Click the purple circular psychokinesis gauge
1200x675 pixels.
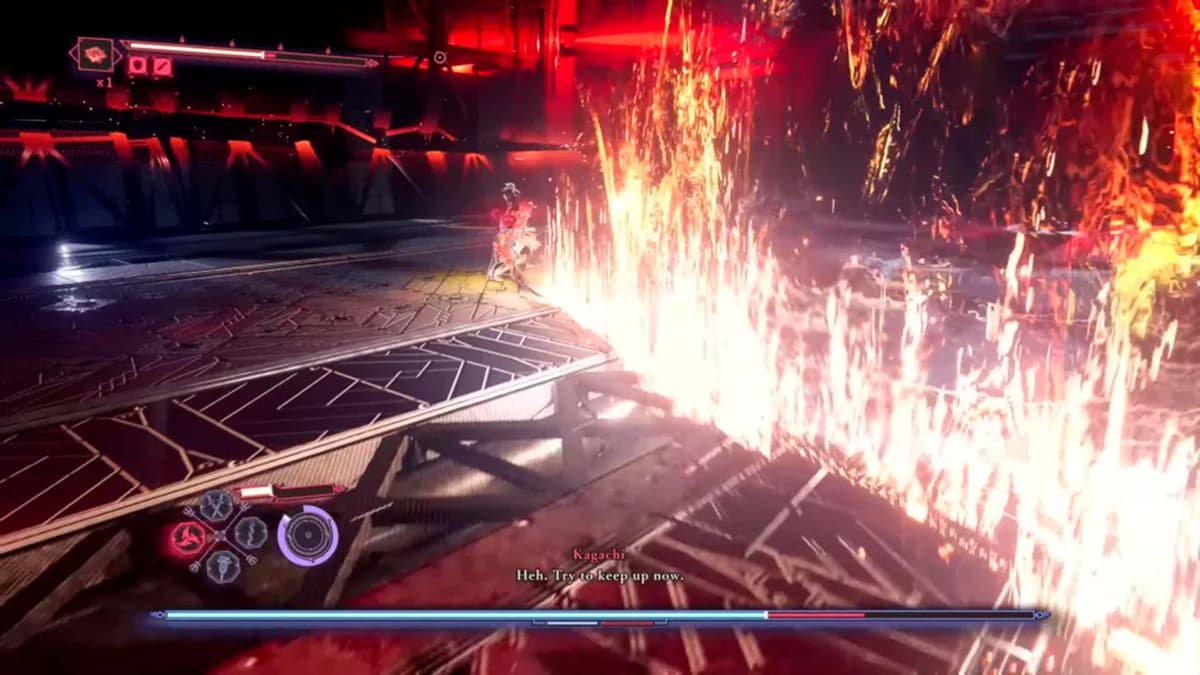pos(307,535)
